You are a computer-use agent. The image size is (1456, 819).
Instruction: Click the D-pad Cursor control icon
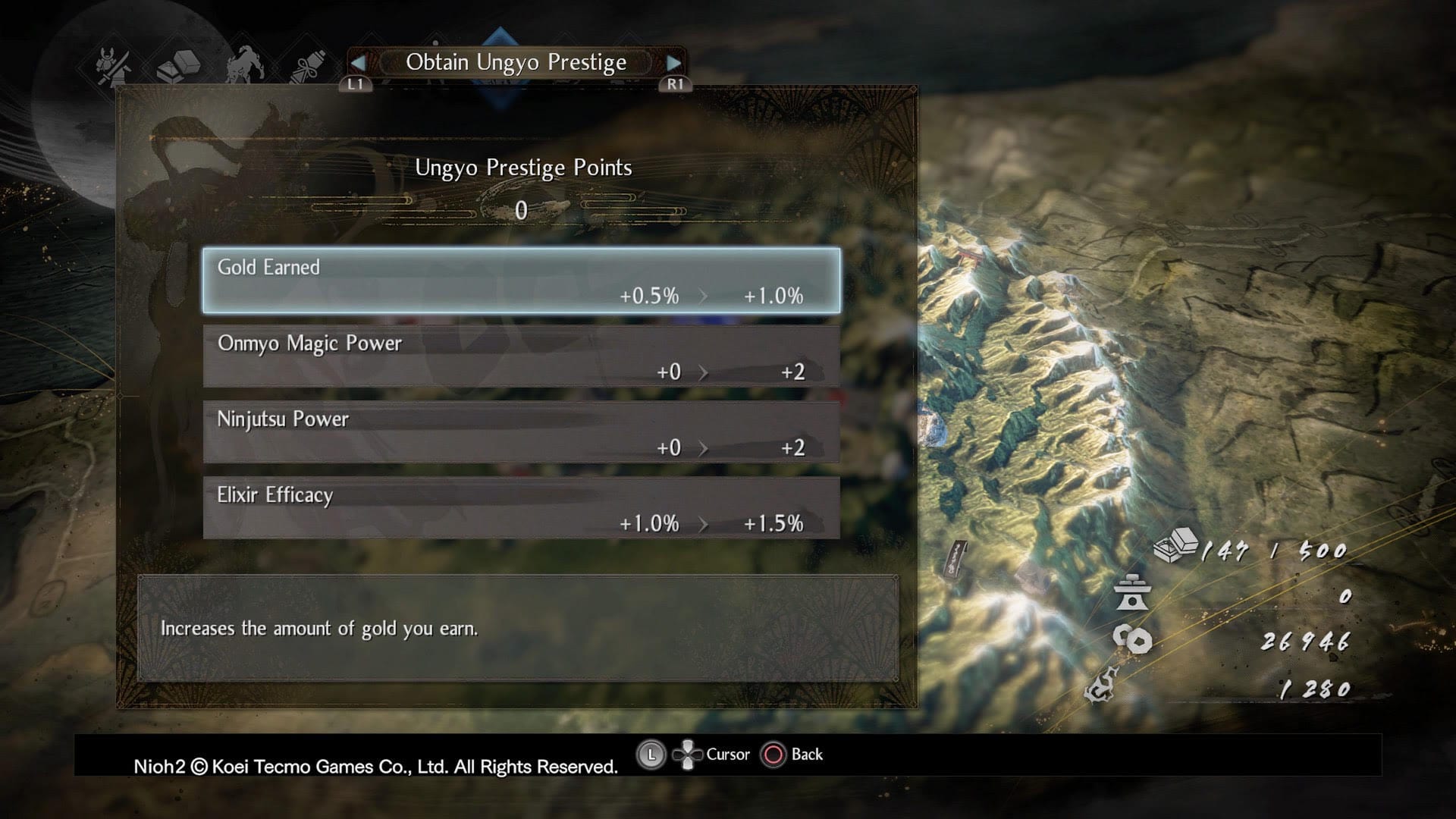[689, 754]
